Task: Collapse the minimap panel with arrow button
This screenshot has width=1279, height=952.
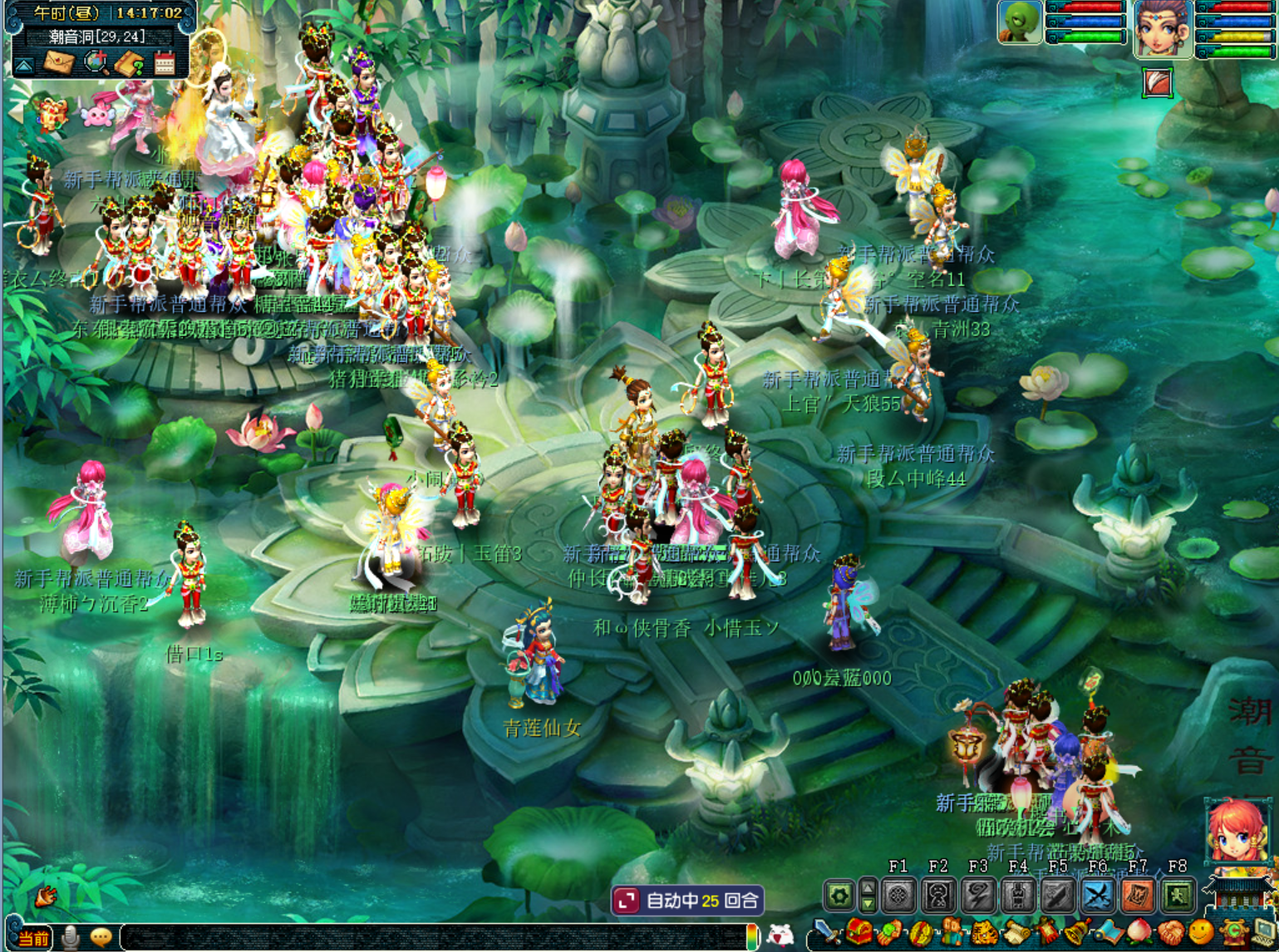Action: 24,65
